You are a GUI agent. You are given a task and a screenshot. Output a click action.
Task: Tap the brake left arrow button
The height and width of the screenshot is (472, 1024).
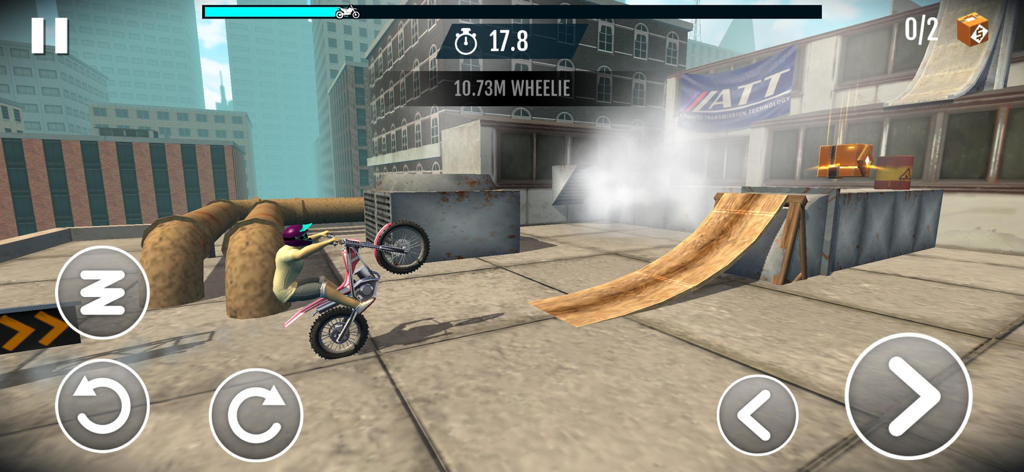(758, 414)
